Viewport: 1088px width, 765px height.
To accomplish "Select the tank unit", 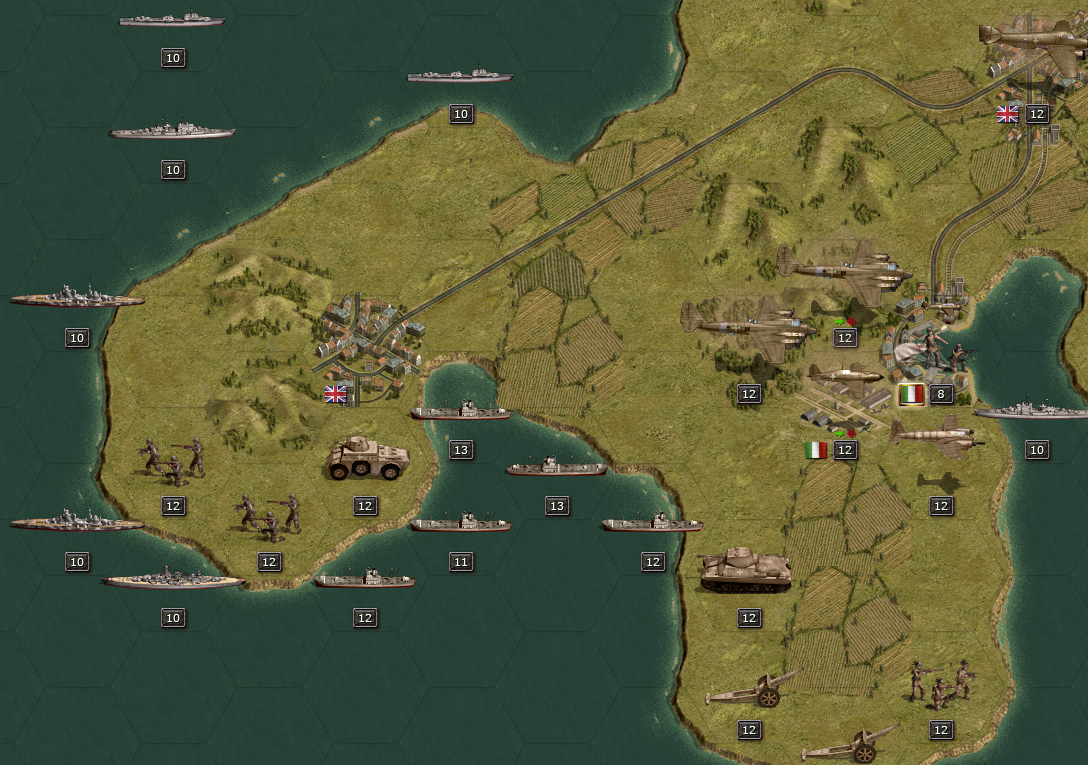I will 746,570.
